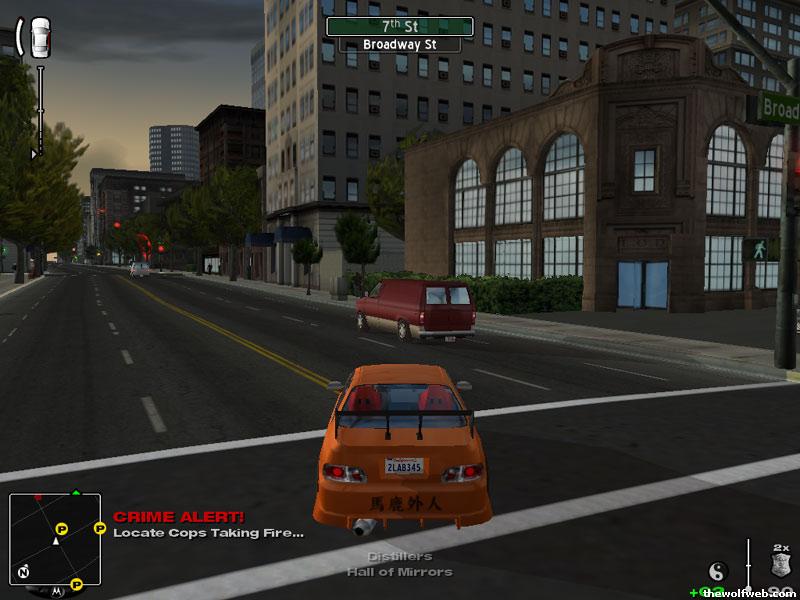Click the minimap in the corner
Image resolution: width=800 pixels, height=600 pixels.
pyautogui.click(x=55, y=538)
